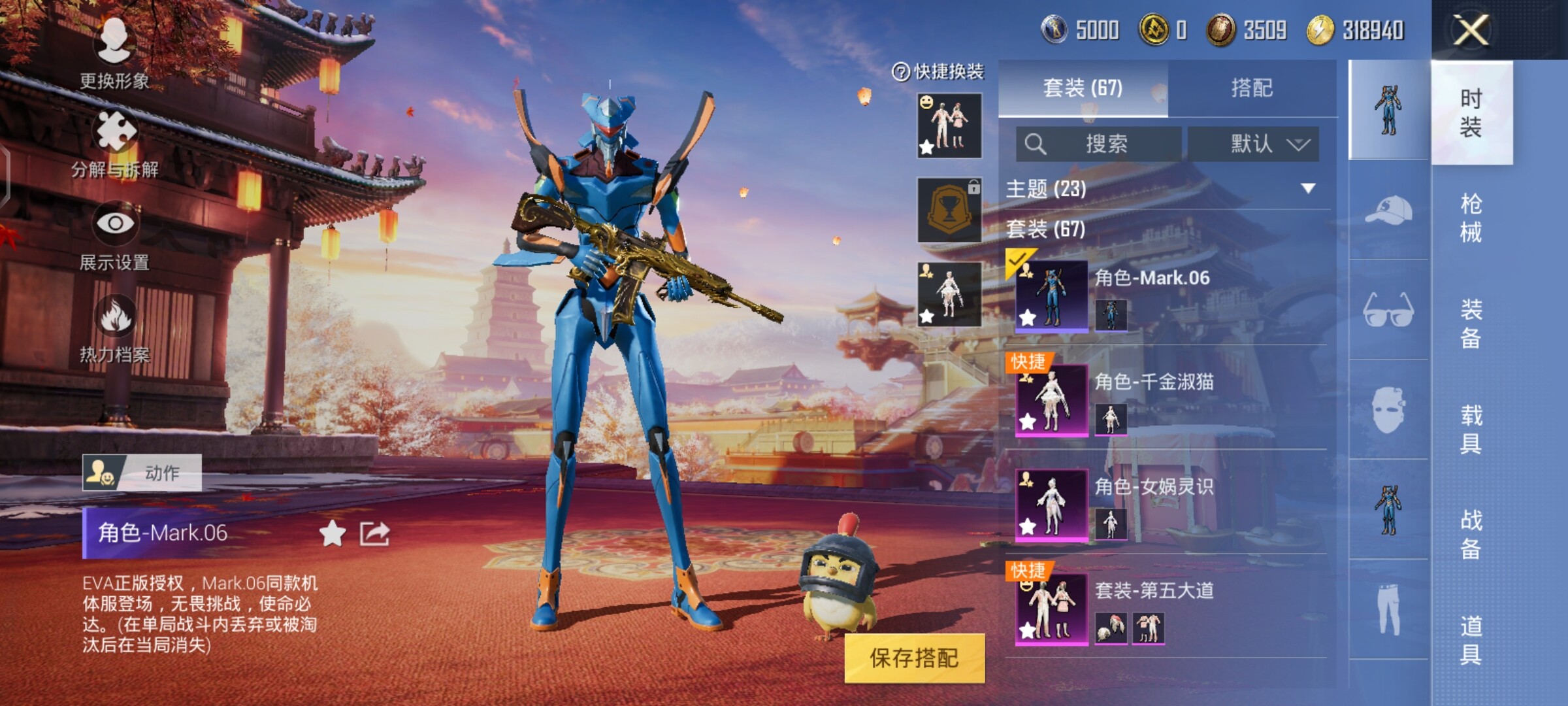The width and height of the screenshot is (1568, 706).
Task: Click the 动作 emote button
Action: click(142, 473)
